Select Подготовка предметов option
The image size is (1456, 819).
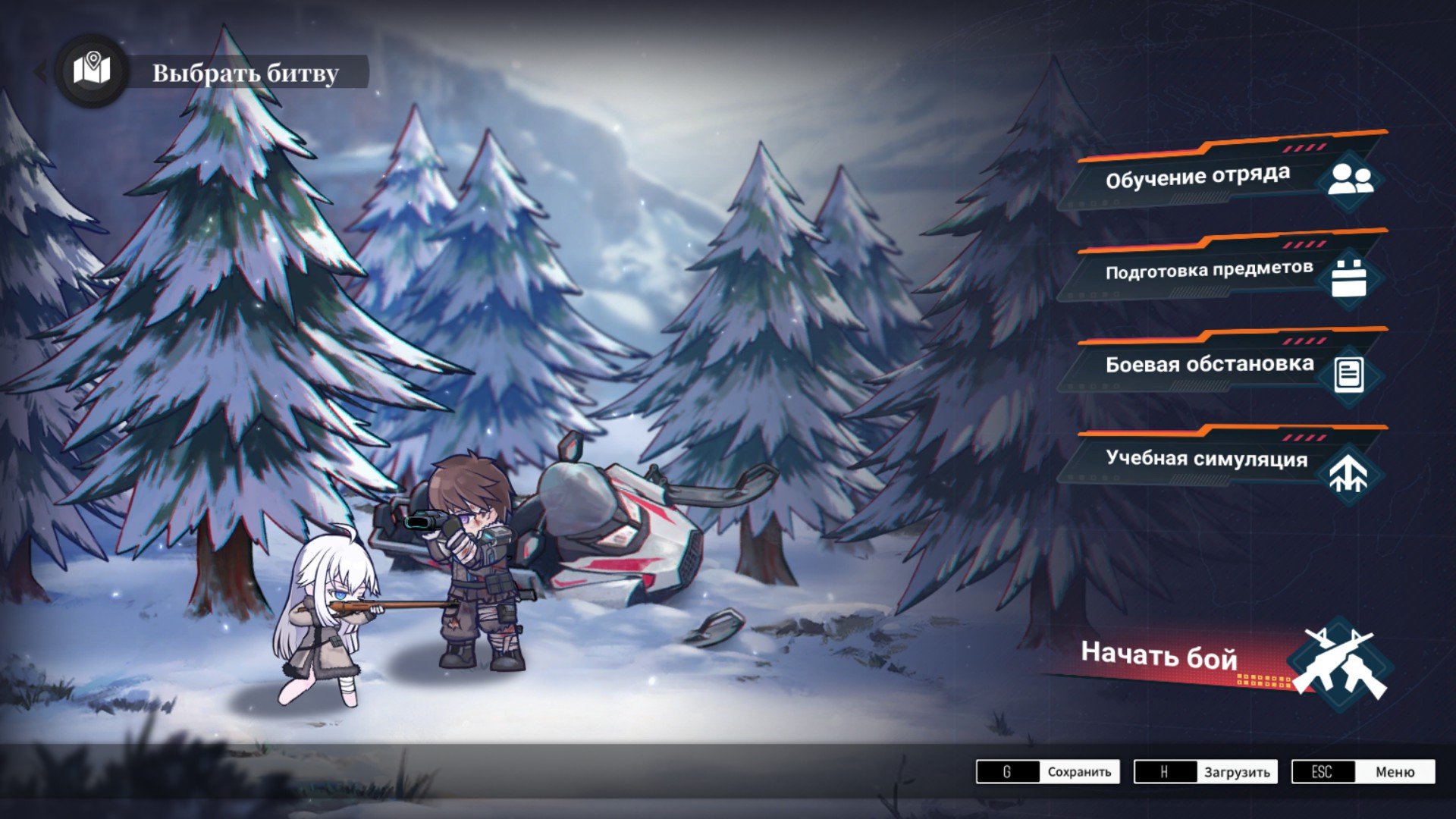pyautogui.click(x=1221, y=271)
